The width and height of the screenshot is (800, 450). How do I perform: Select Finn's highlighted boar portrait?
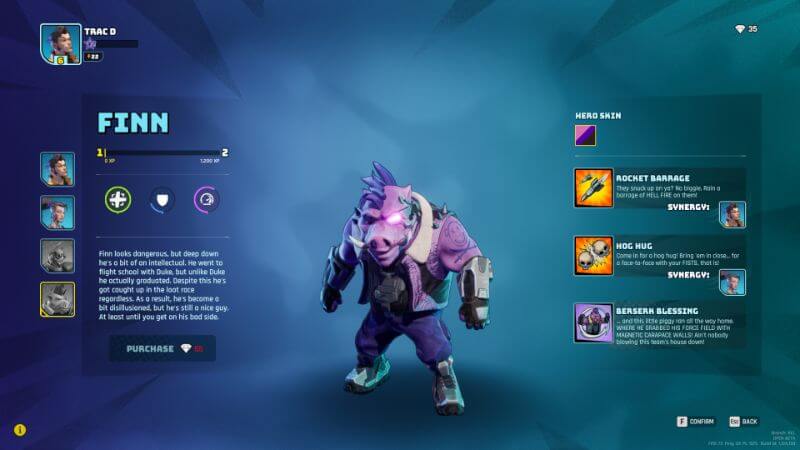pyautogui.click(x=57, y=298)
